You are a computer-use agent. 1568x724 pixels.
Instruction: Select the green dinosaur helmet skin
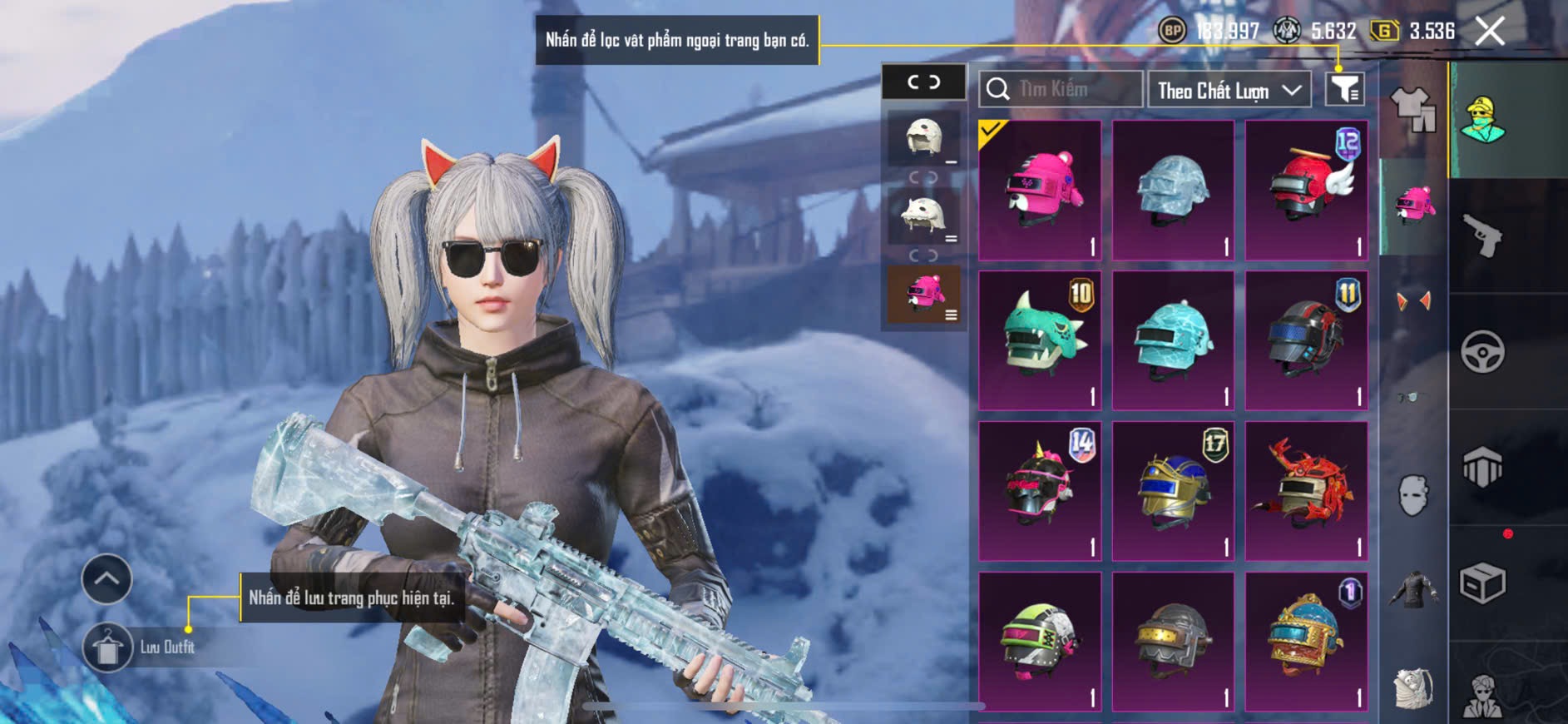click(1040, 340)
